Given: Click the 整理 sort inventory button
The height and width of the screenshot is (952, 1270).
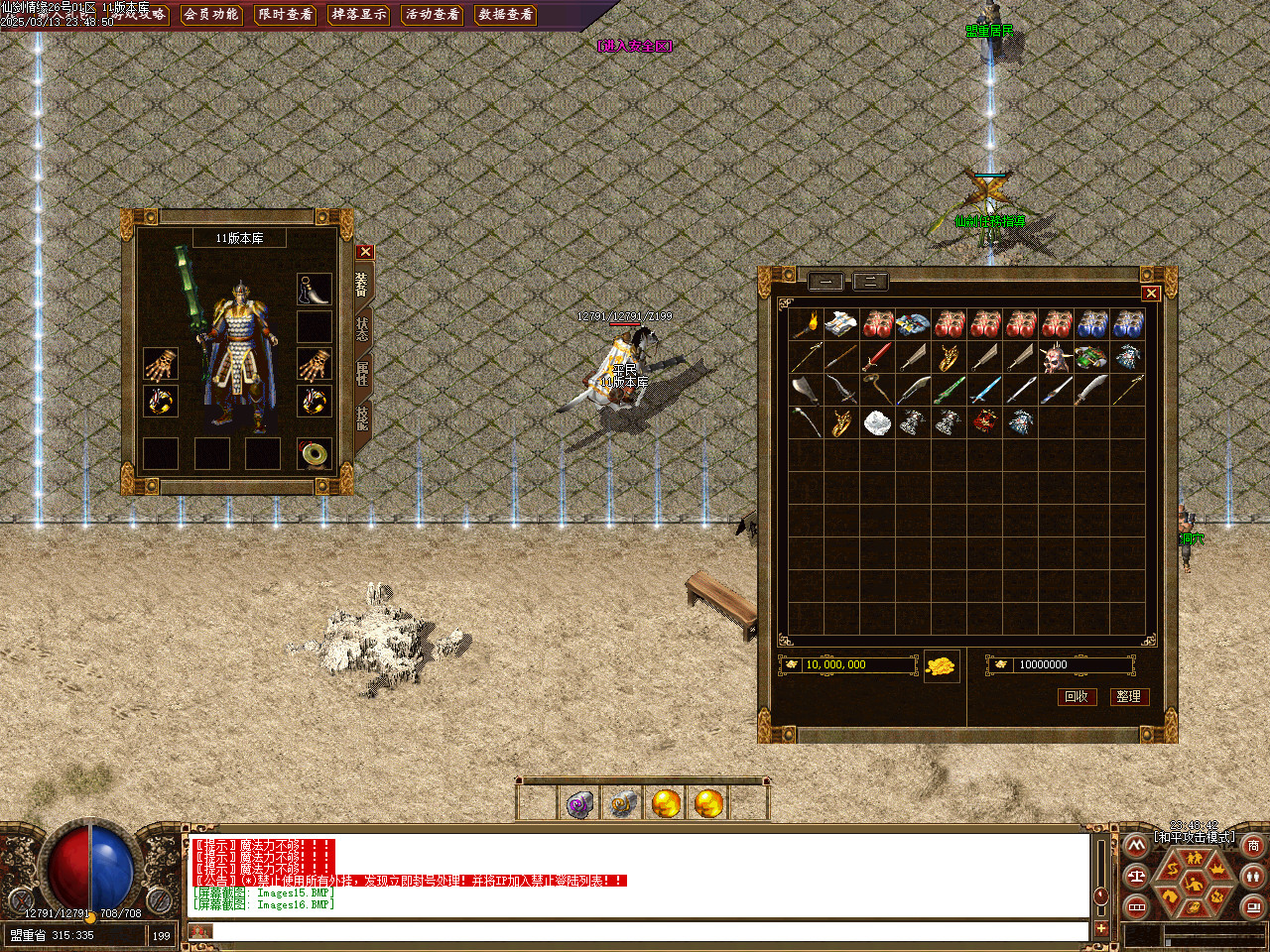Looking at the screenshot, I should point(1128,696).
